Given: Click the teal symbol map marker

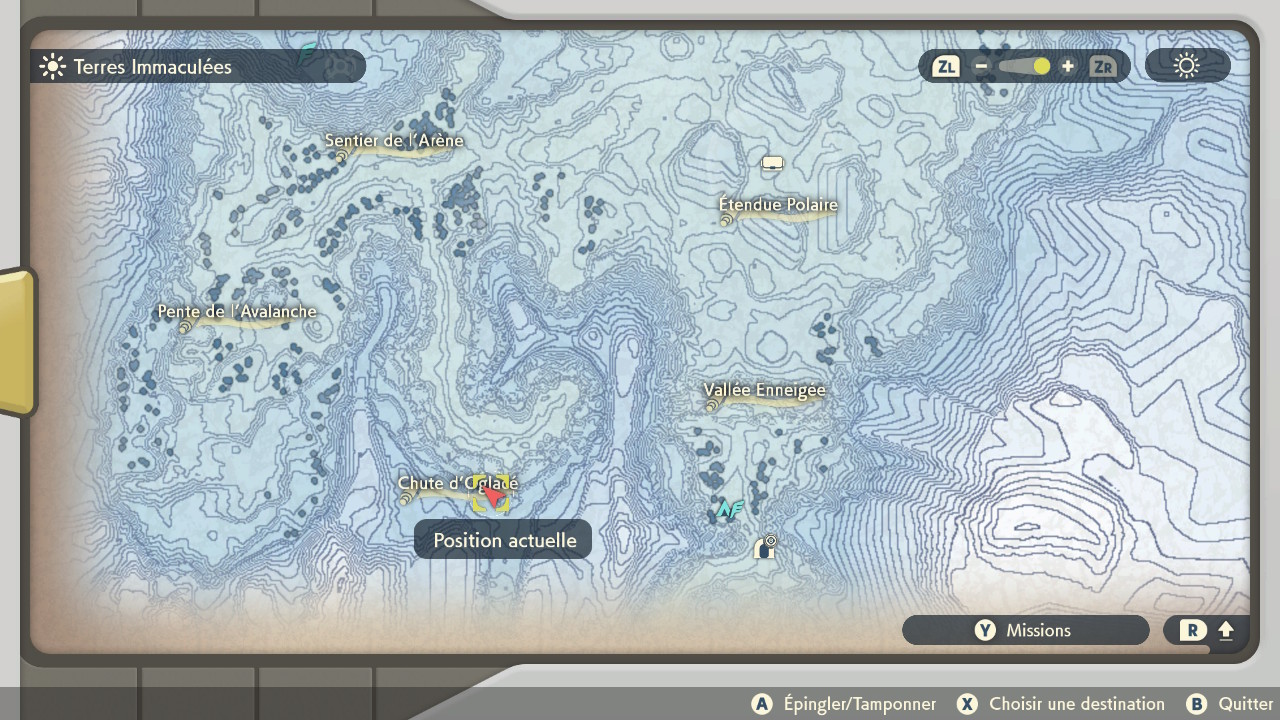Looking at the screenshot, I should [x=730, y=510].
